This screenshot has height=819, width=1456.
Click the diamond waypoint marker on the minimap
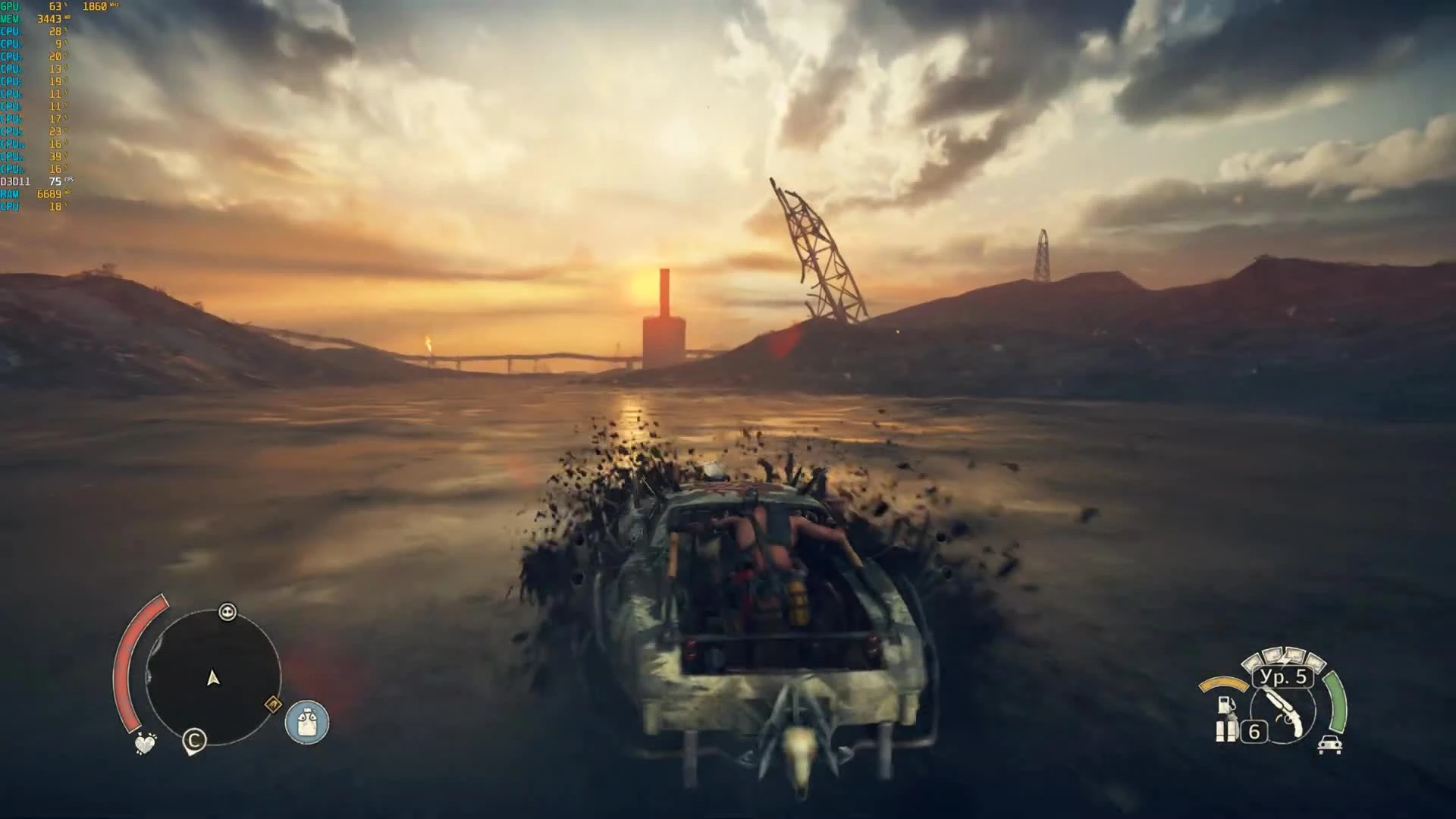(273, 704)
